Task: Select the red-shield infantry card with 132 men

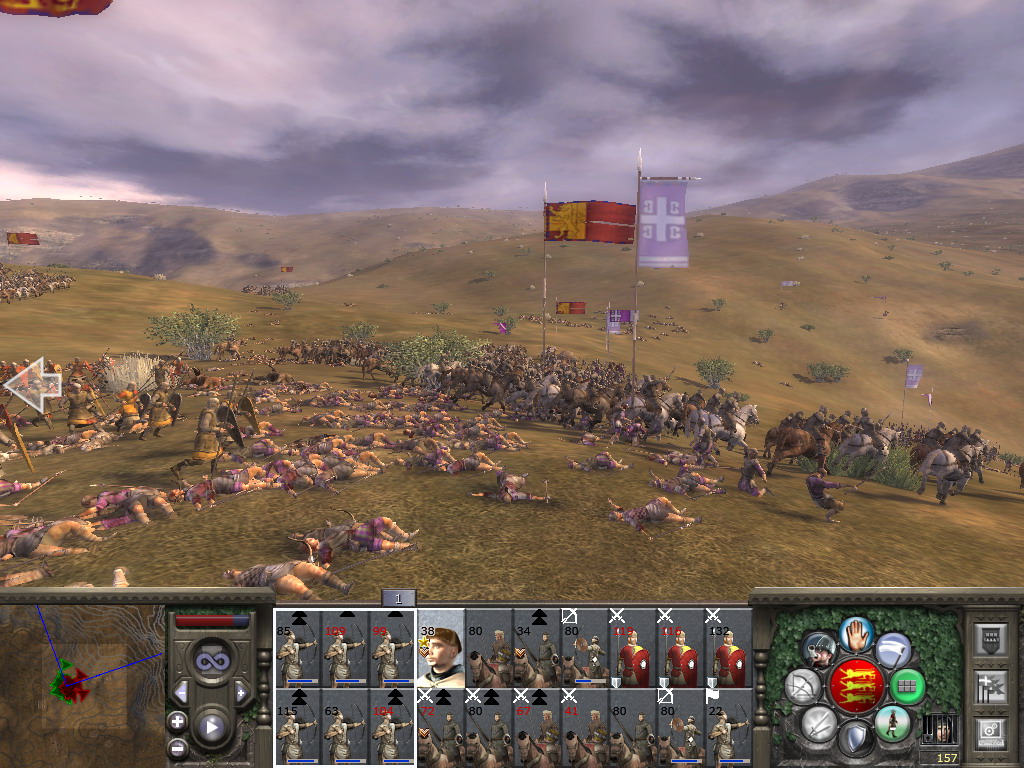Action: pos(727,648)
